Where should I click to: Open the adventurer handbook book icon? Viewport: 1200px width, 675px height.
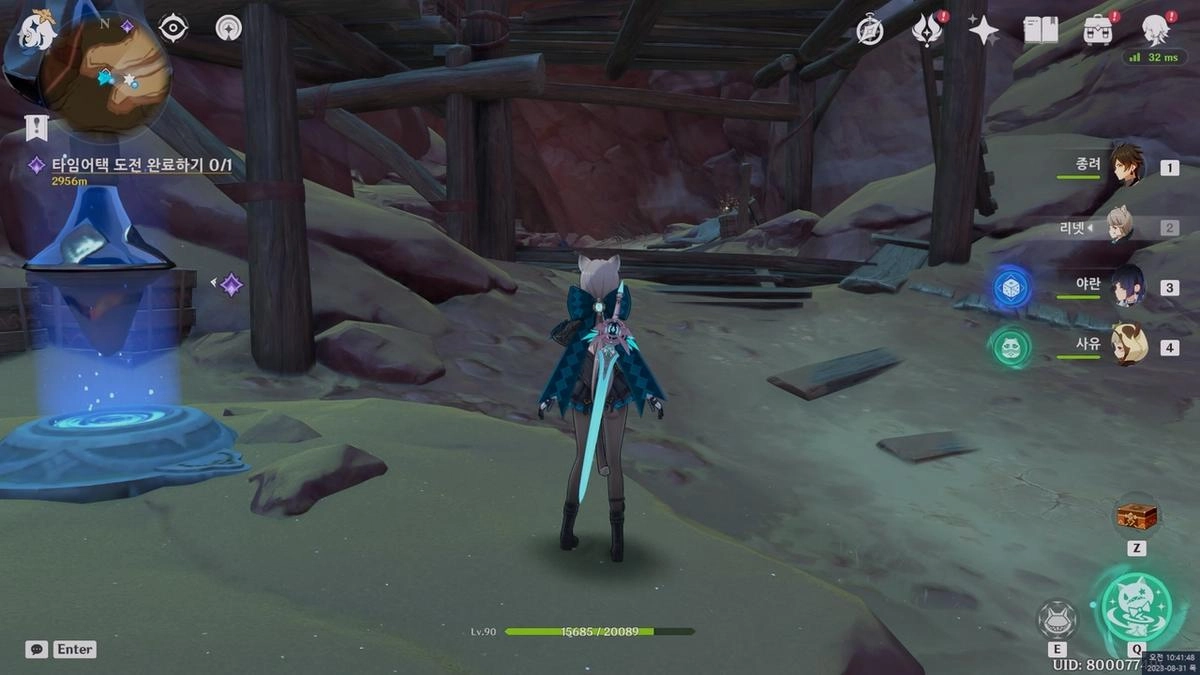click(x=1041, y=30)
